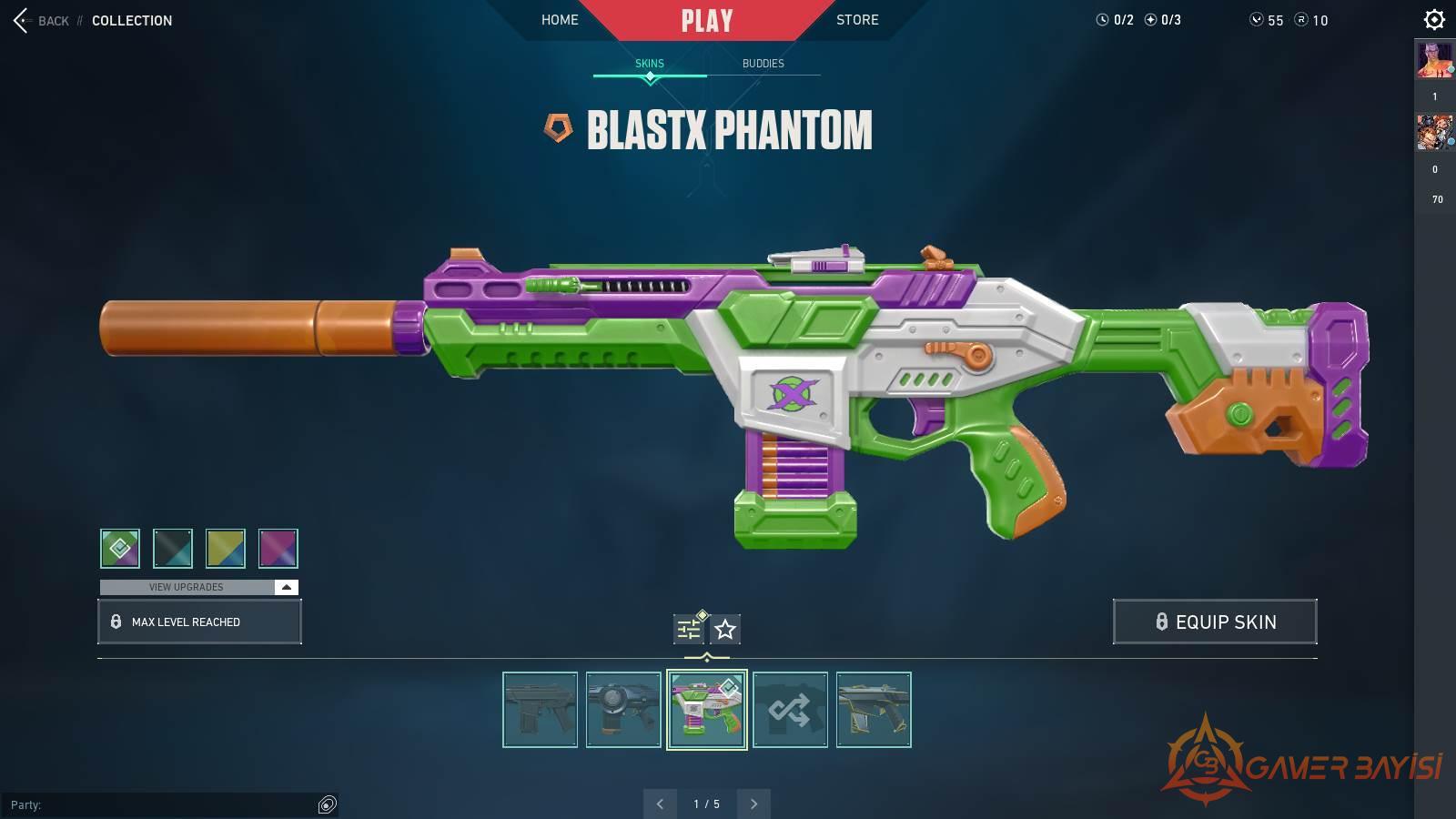Viewport: 1456px width, 819px height.
Task: Select the BlastX Phantom skin thumbnail
Action: point(707,710)
